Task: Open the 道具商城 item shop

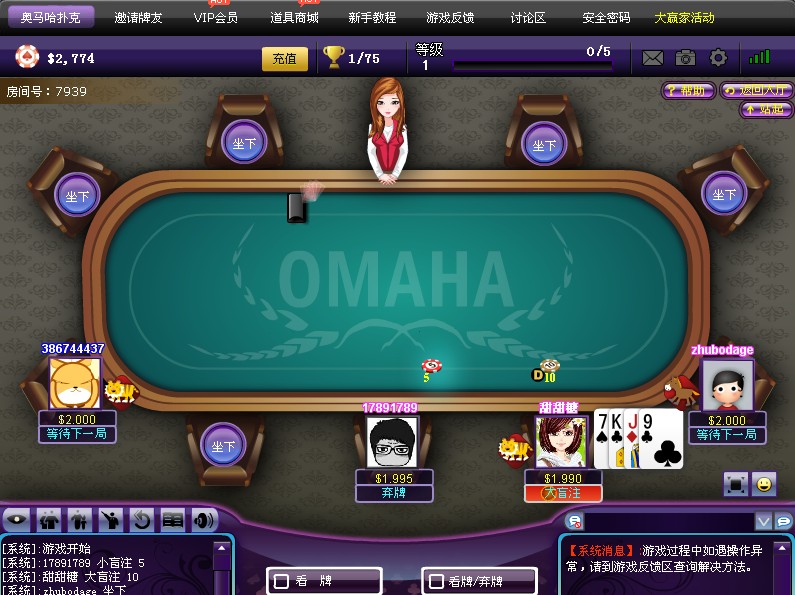Action: coord(294,18)
